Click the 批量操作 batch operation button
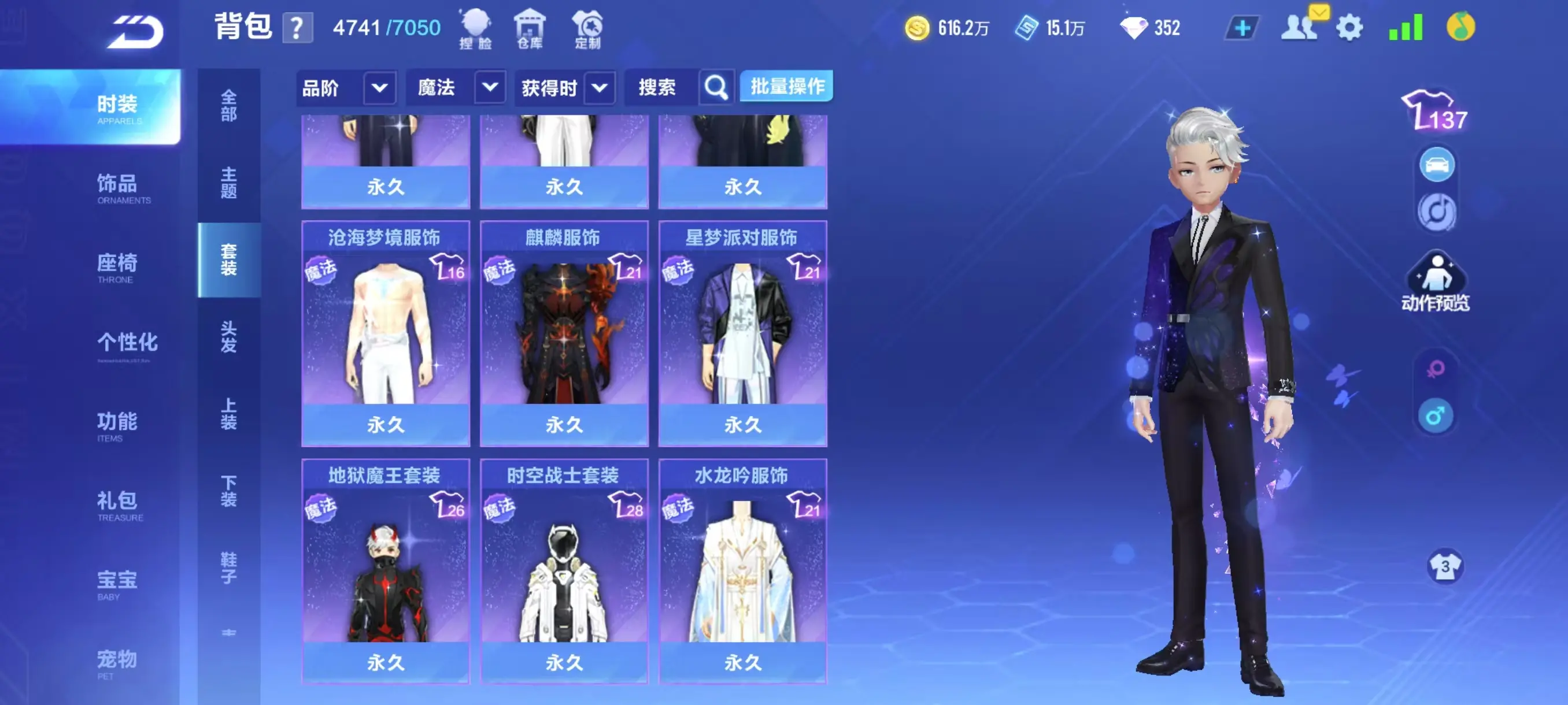Viewport: 1568px width, 705px height. click(785, 86)
